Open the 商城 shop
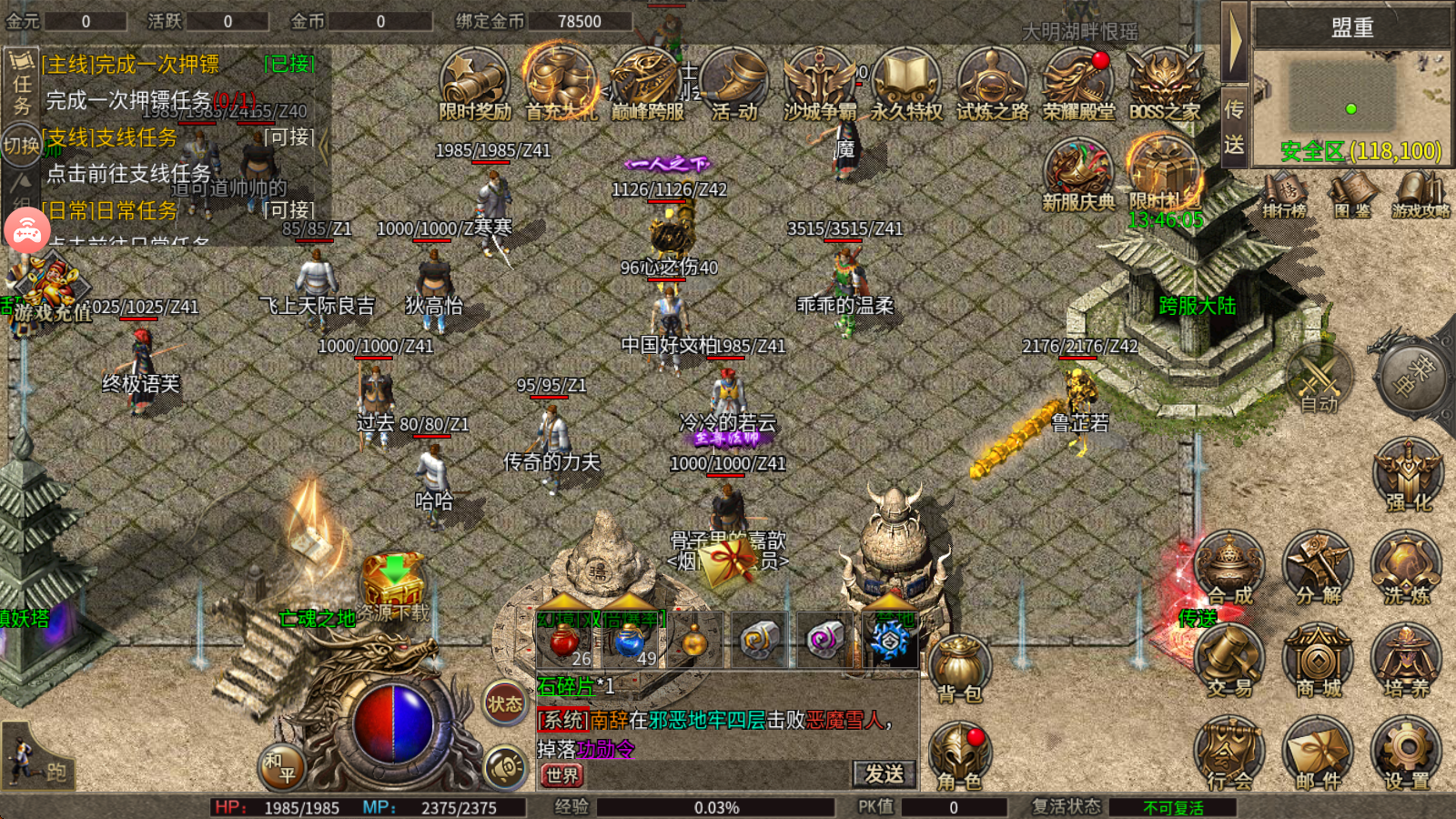Image resolution: width=1456 pixels, height=819 pixels. click(1318, 662)
